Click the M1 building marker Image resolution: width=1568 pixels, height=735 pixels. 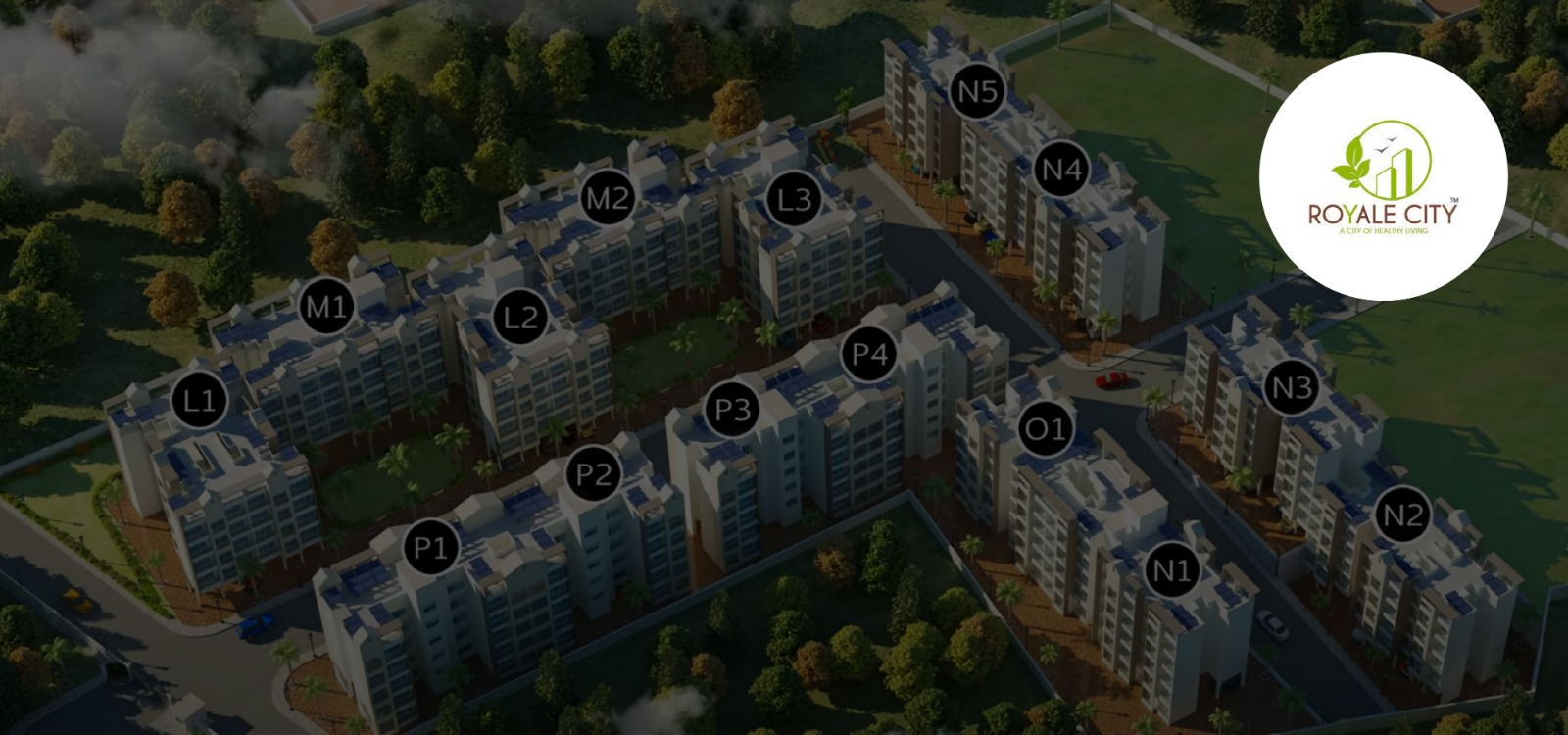point(325,307)
